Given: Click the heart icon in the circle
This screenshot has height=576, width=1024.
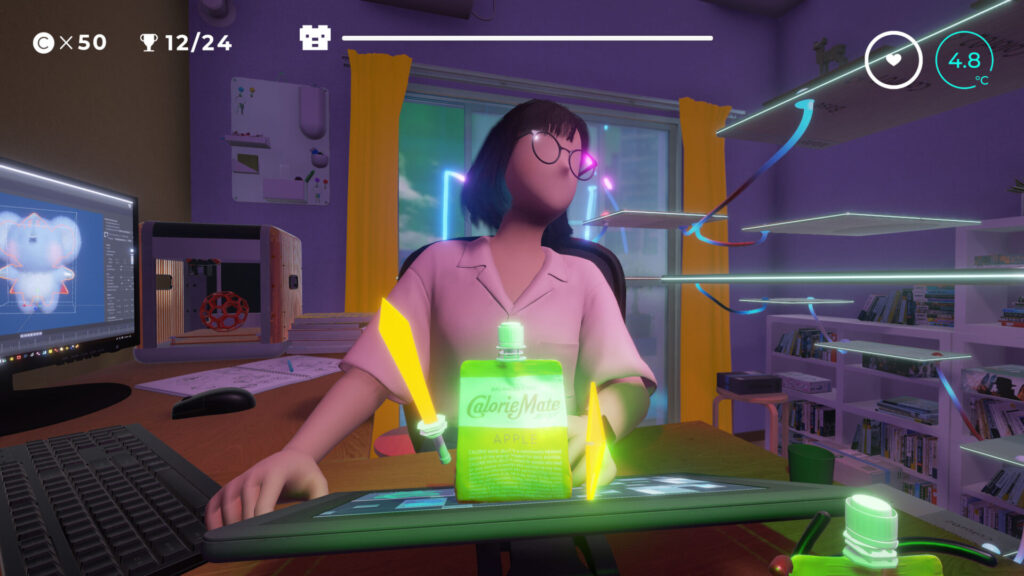Looking at the screenshot, I should 892,59.
